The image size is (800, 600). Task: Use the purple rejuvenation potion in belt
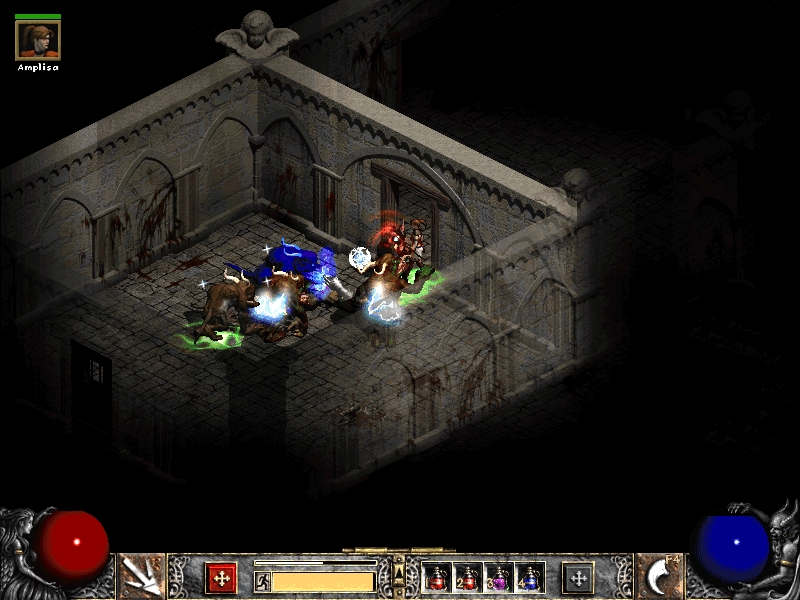click(x=498, y=578)
